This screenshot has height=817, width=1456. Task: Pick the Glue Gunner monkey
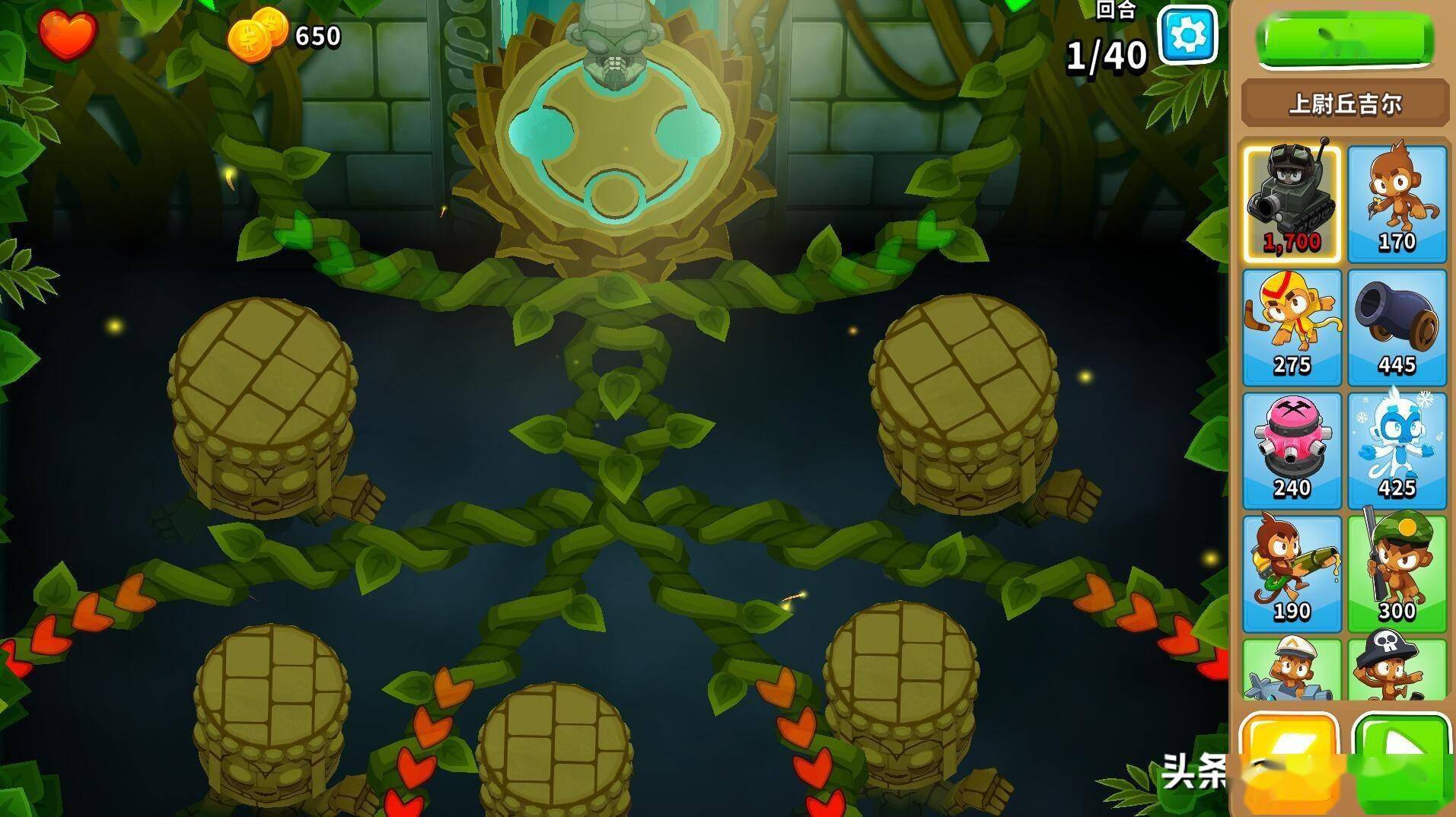(x=1292, y=574)
